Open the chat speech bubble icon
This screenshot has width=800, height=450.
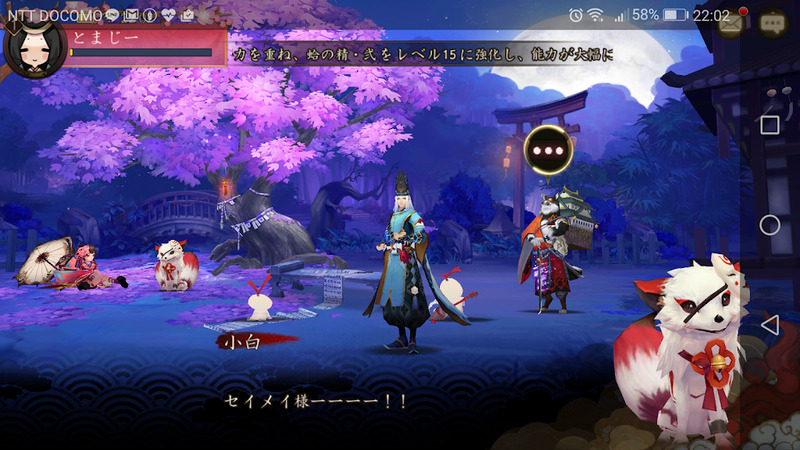(x=773, y=24)
